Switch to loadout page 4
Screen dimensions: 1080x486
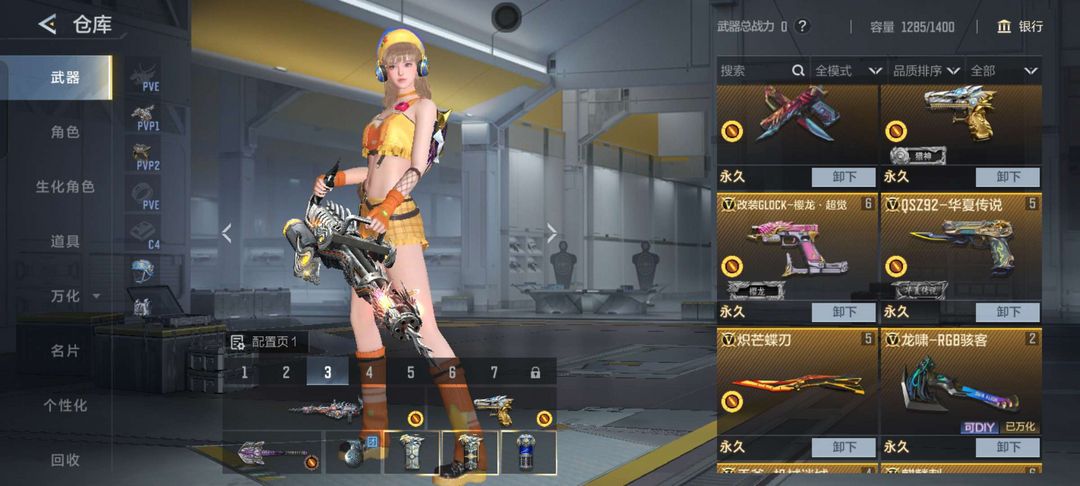tap(369, 372)
